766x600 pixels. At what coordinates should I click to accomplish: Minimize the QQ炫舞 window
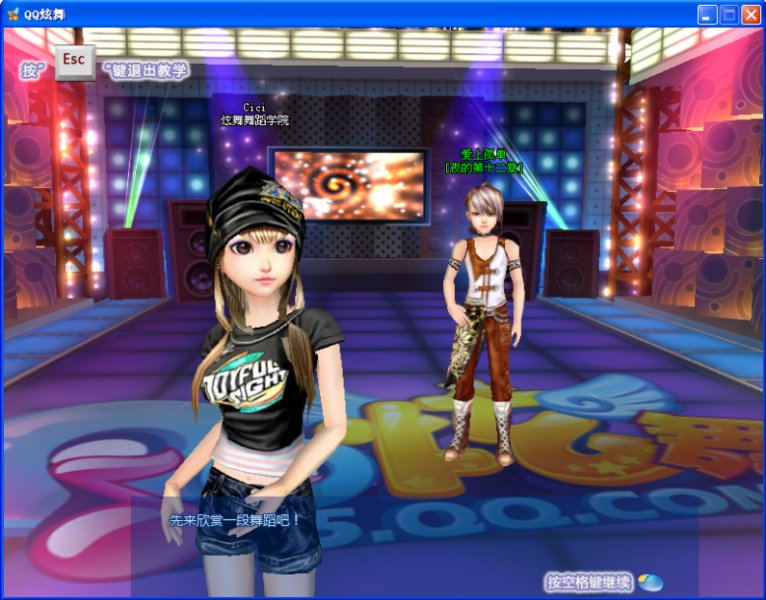707,14
